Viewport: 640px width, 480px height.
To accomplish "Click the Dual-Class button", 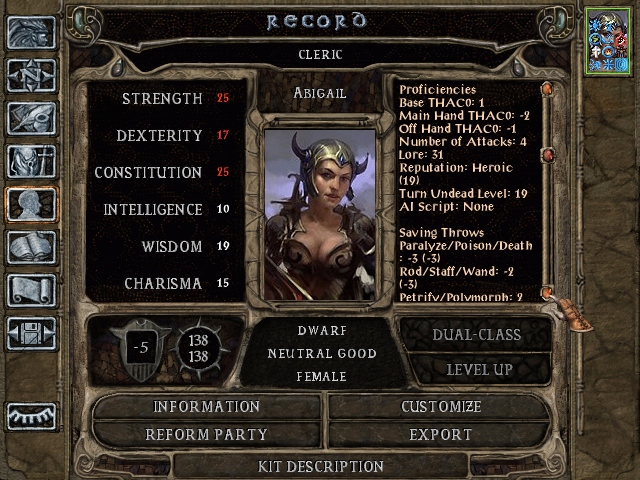I will [475, 335].
